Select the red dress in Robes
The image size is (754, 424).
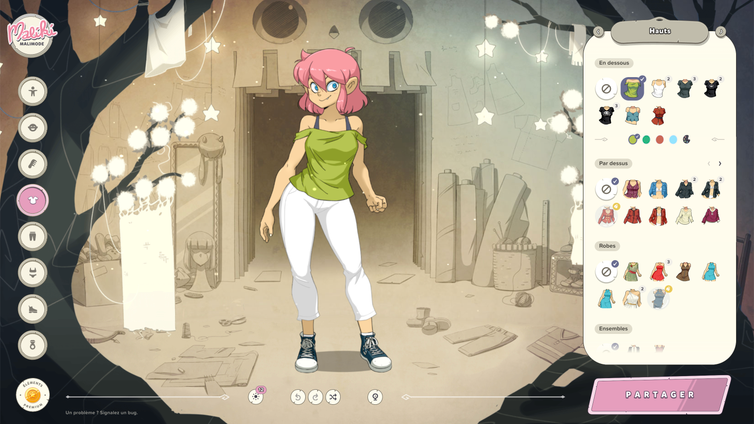tap(658, 272)
